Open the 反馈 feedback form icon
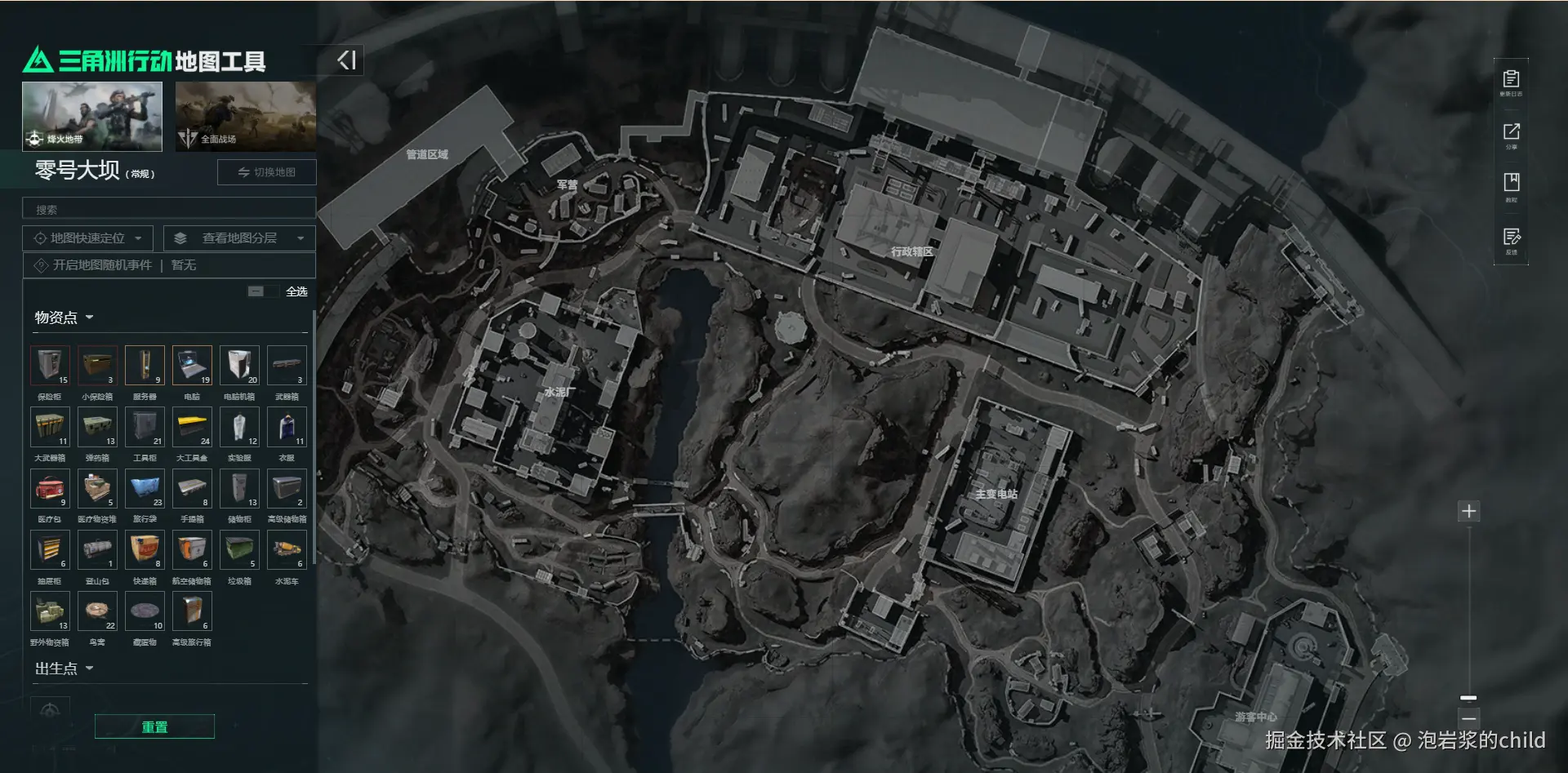The height and width of the screenshot is (773, 1568). coord(1511,240)
